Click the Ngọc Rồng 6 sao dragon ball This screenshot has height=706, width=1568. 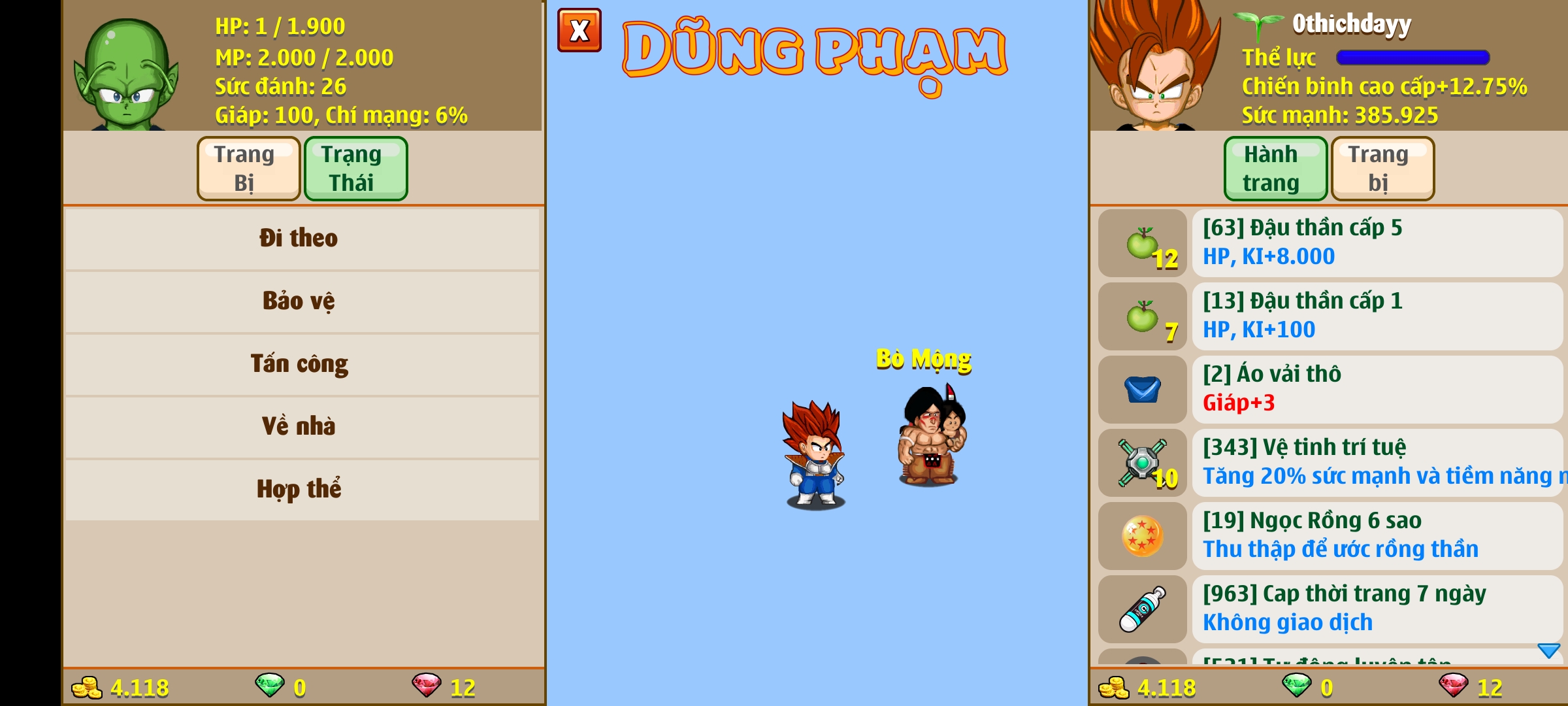1376,536
